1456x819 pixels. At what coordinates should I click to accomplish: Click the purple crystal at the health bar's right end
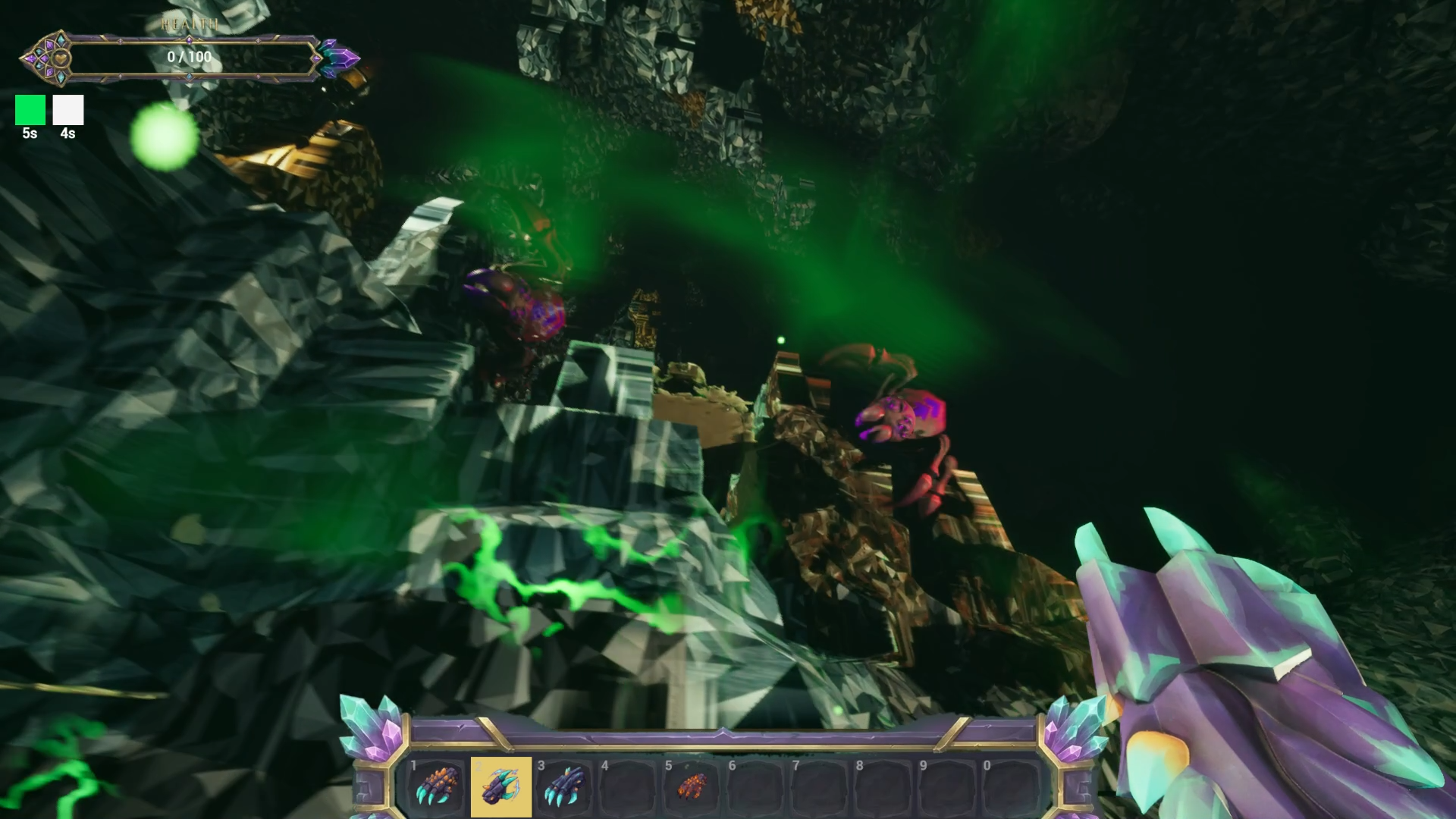[343, 57]
